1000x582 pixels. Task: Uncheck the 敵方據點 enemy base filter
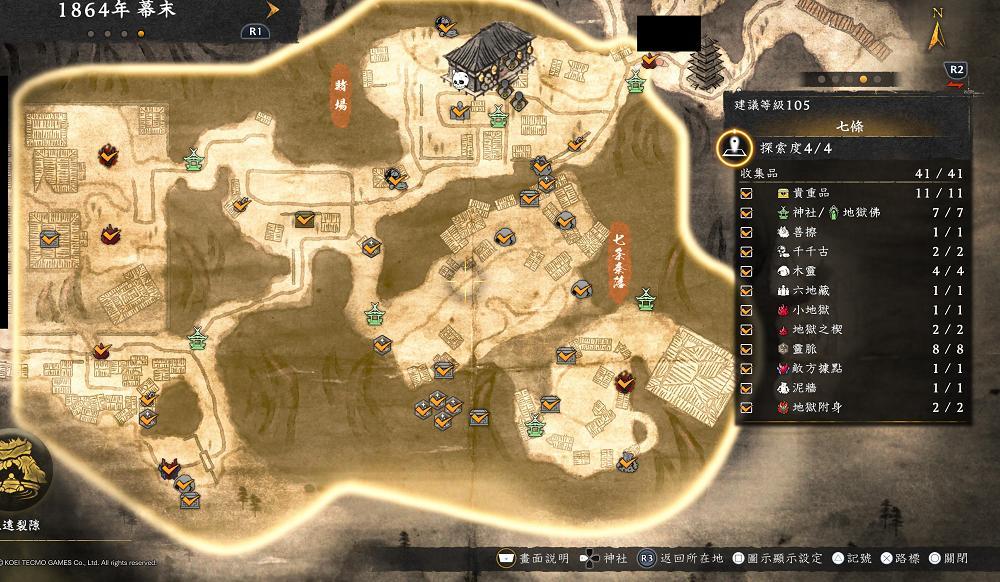(x=746, y=368)
